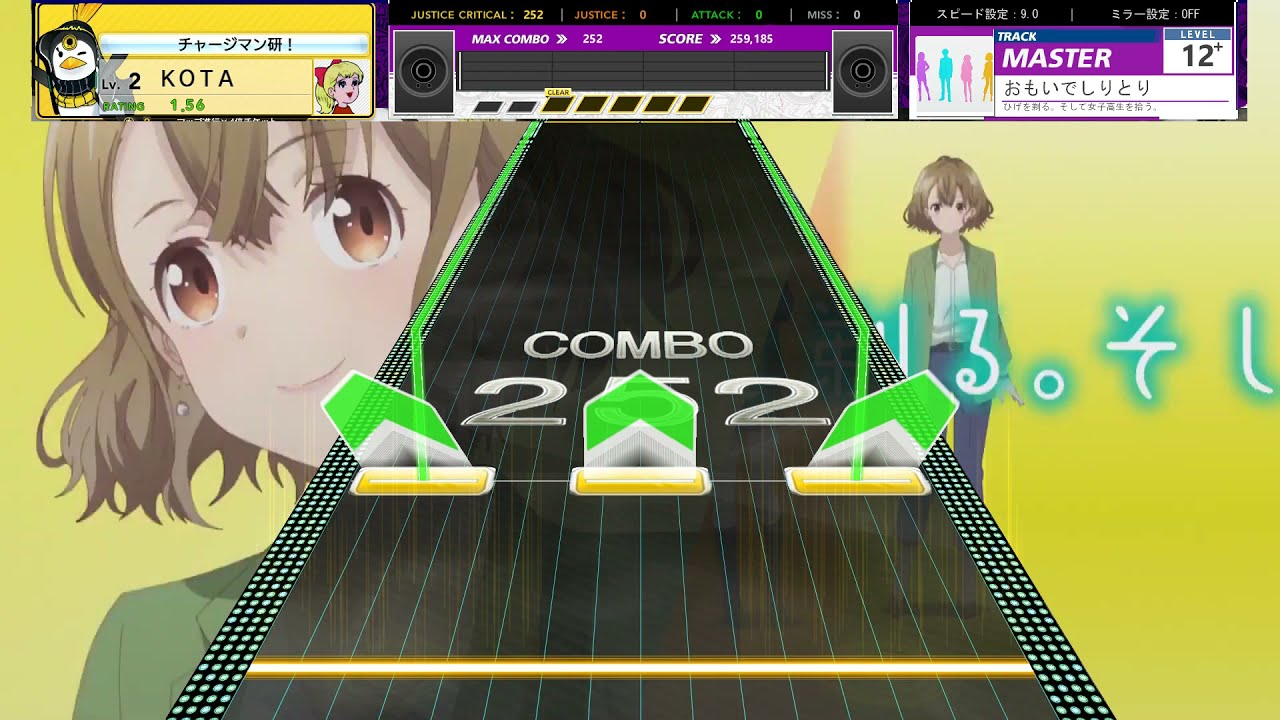Screen dimensions: 1280x720
Task: Hit the right yellow tap note
Action: tap(858, 481)
